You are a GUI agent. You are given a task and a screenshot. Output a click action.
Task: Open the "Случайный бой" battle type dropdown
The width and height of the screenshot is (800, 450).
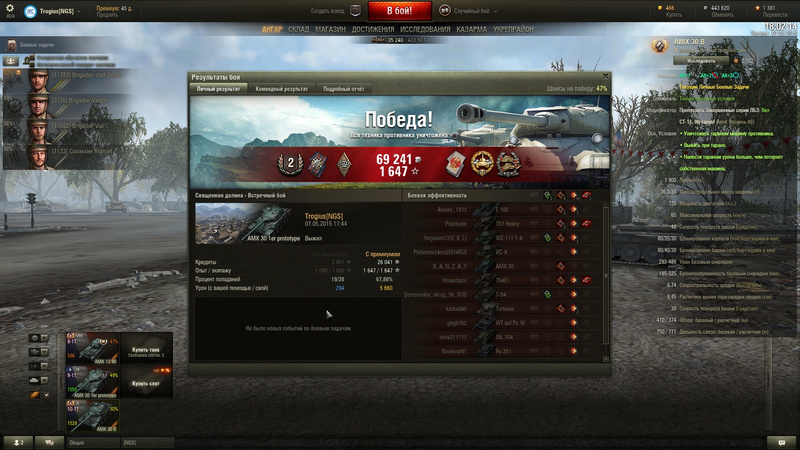point(470,10)
